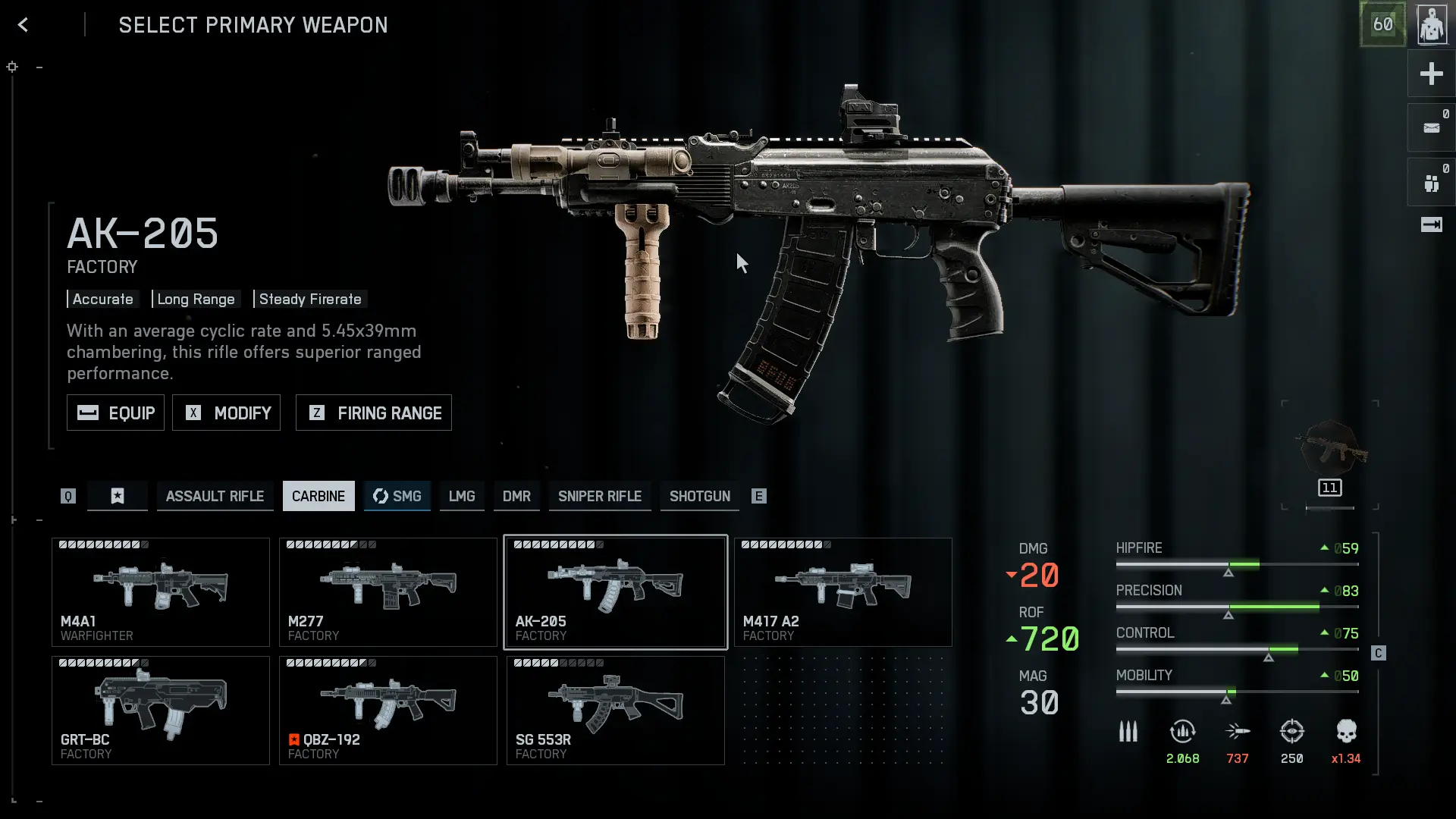This screenshot has height=819, width=1456.
Task: Show the LMG weapon list
Action: click(x=462, y=496)
